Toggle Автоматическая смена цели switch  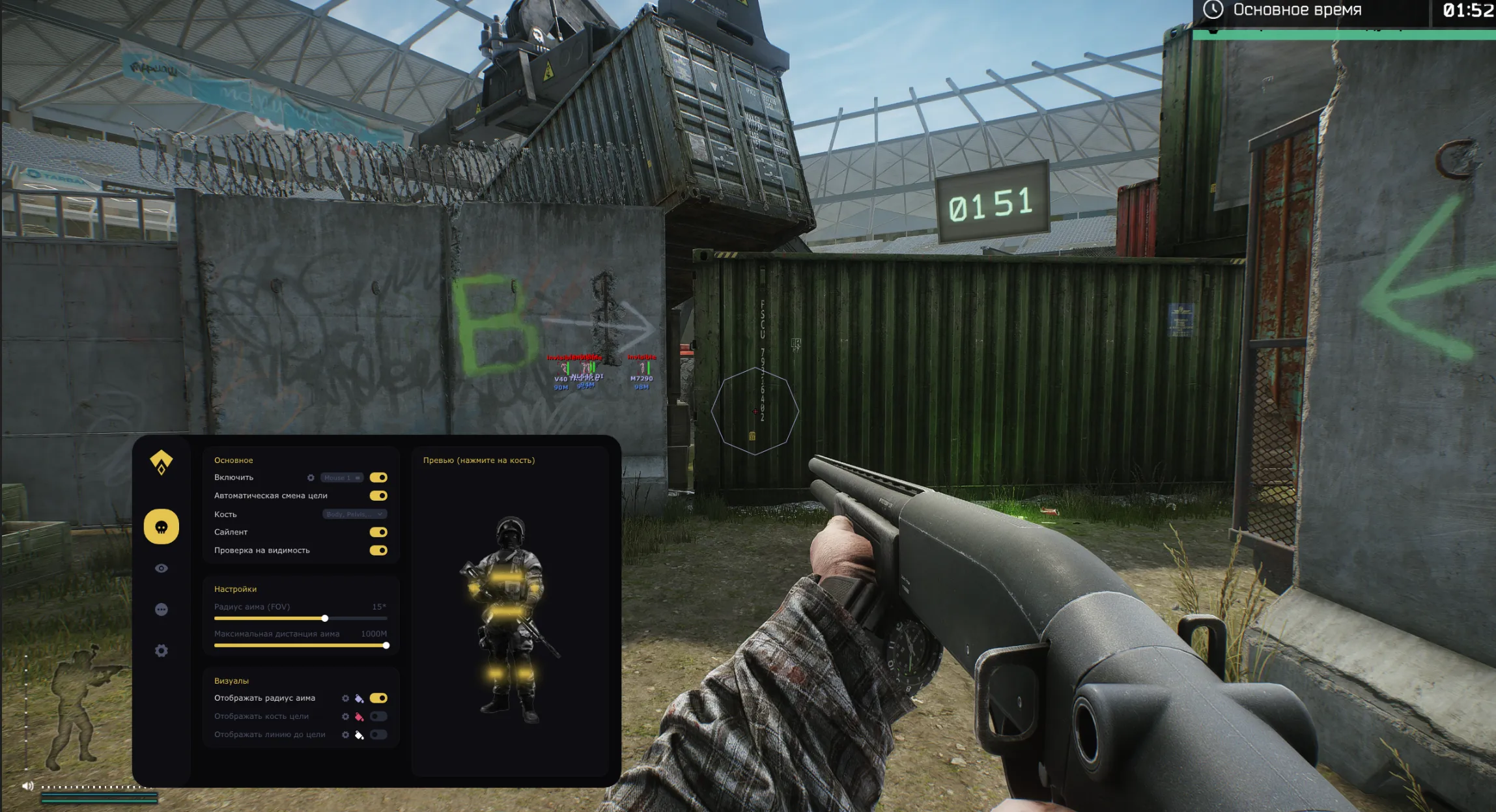click(378, 496)
